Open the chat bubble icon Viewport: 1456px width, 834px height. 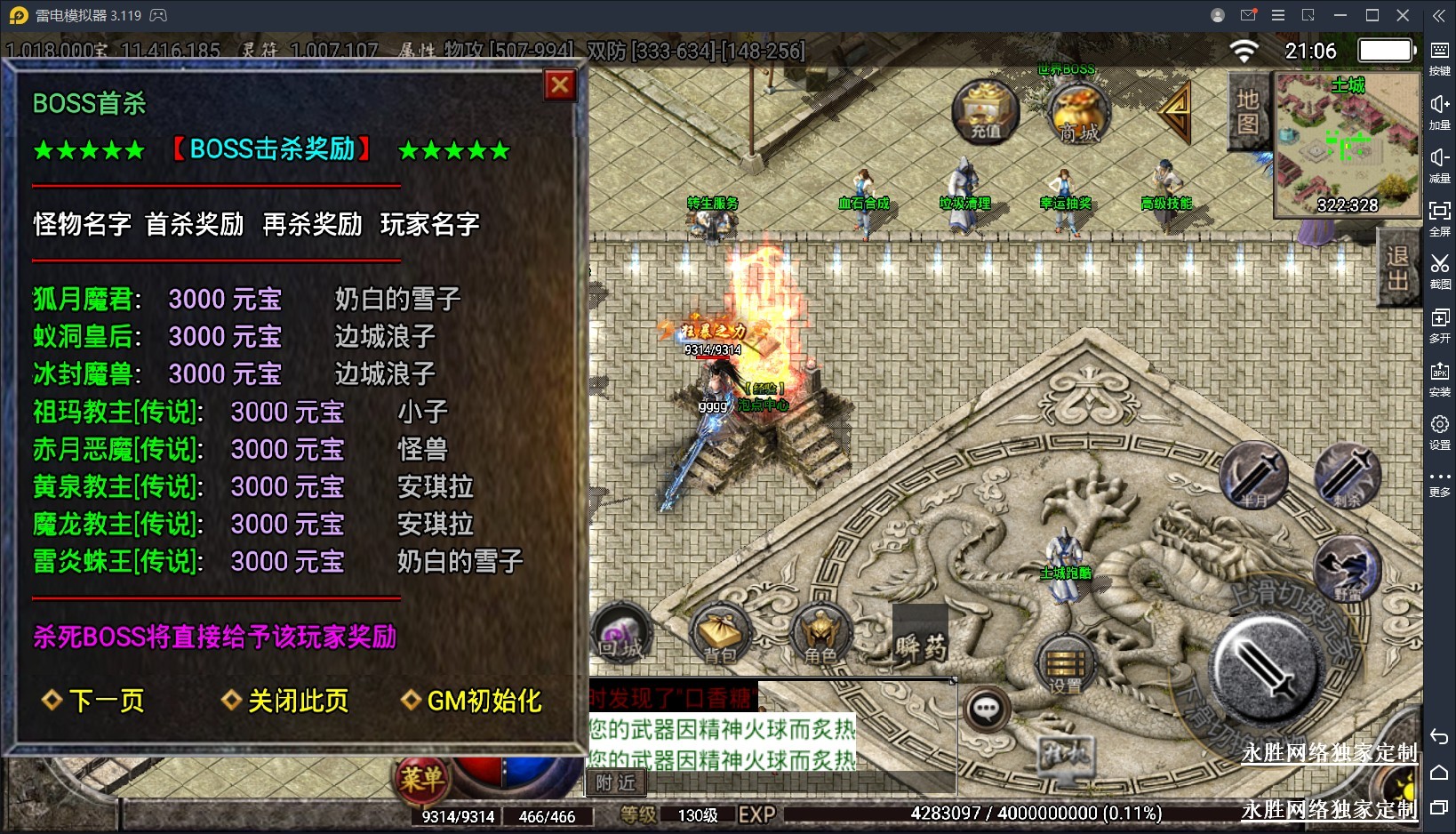(x=986, y=710)
